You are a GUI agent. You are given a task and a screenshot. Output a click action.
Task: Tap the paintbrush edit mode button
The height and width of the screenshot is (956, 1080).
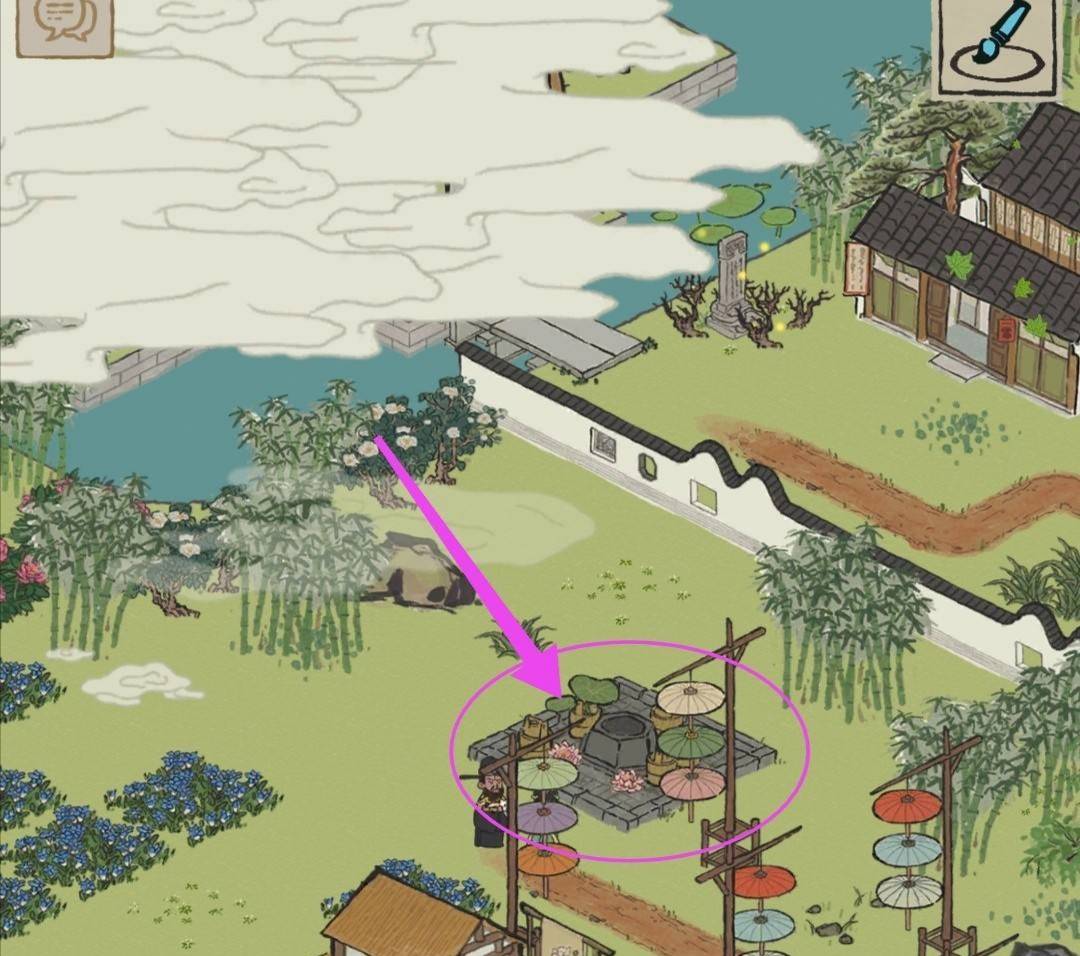pyautogui.click(x=996, y=46)
